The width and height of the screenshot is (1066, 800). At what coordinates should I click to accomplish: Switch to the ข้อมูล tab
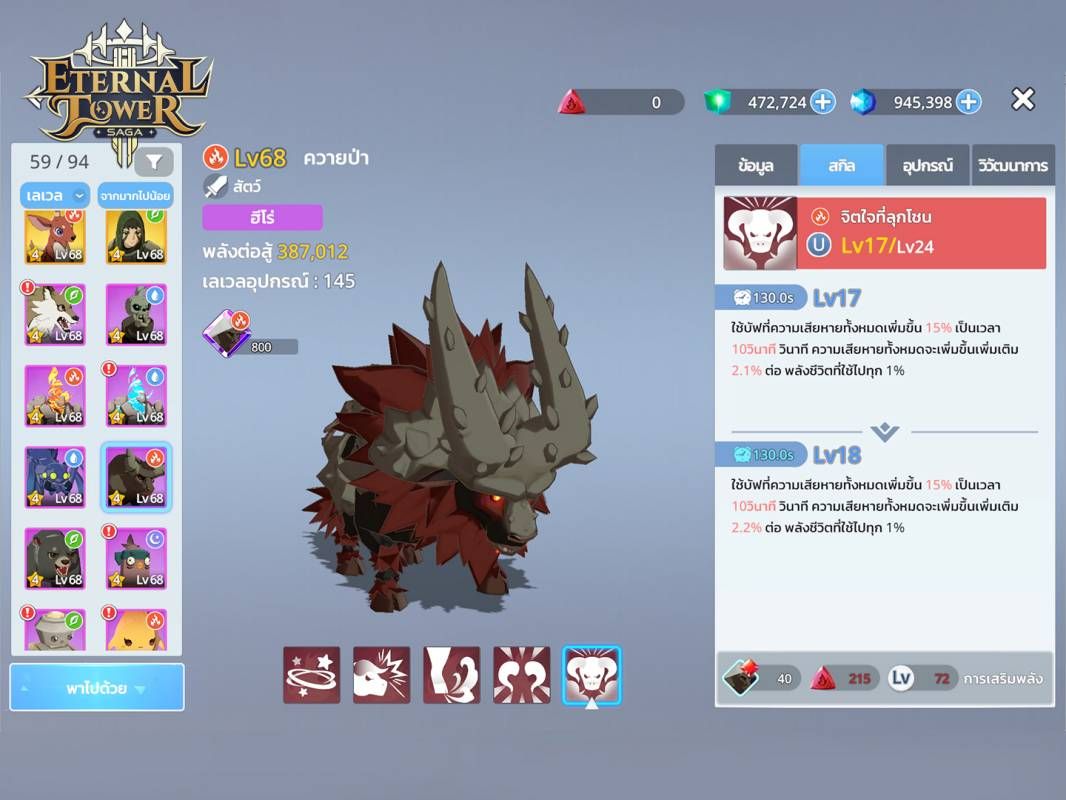pos(756,165)
